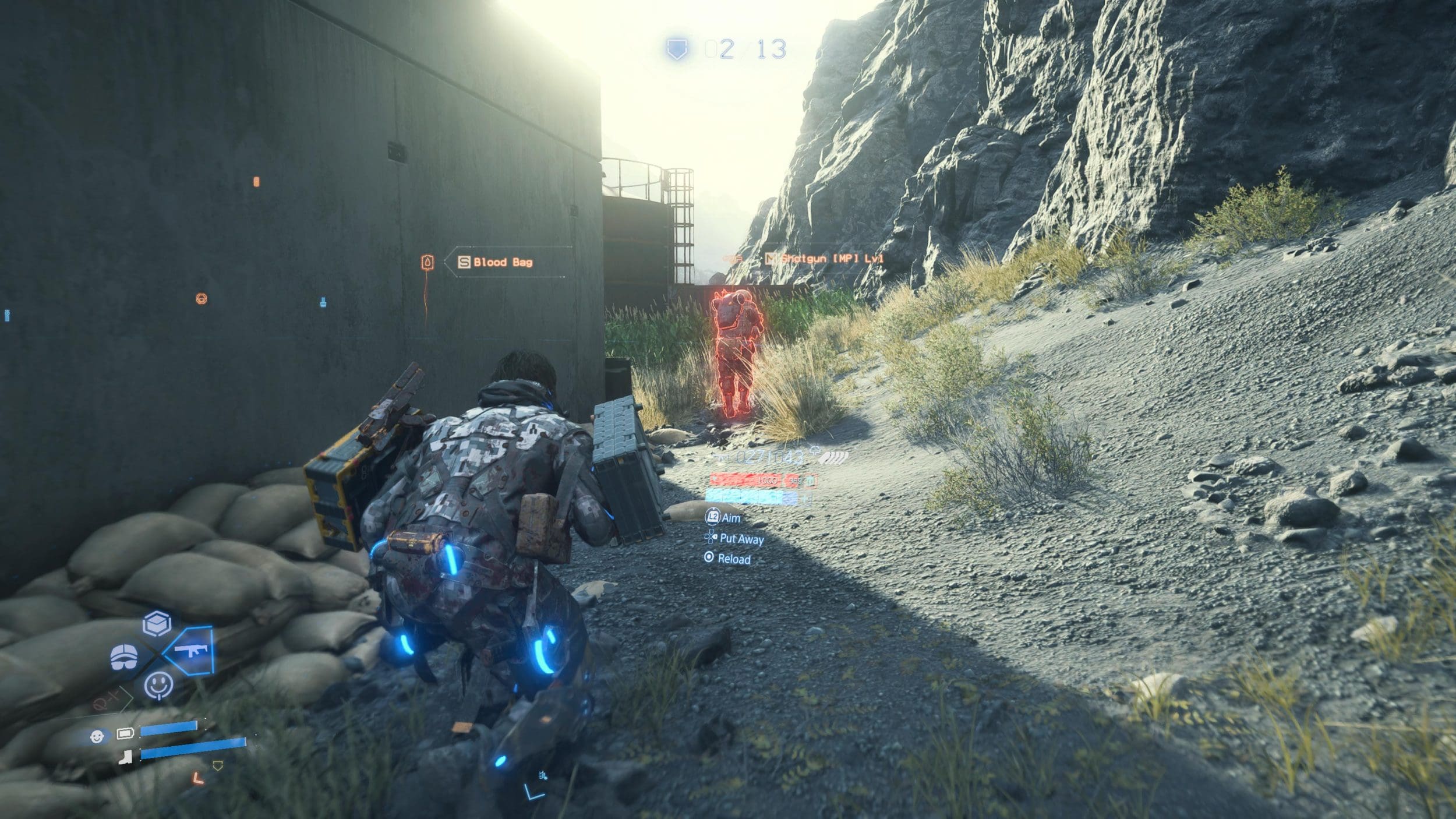The image size is (1456, 819).
Task: Click the blue shield icon at top
Action: point(677,49)
